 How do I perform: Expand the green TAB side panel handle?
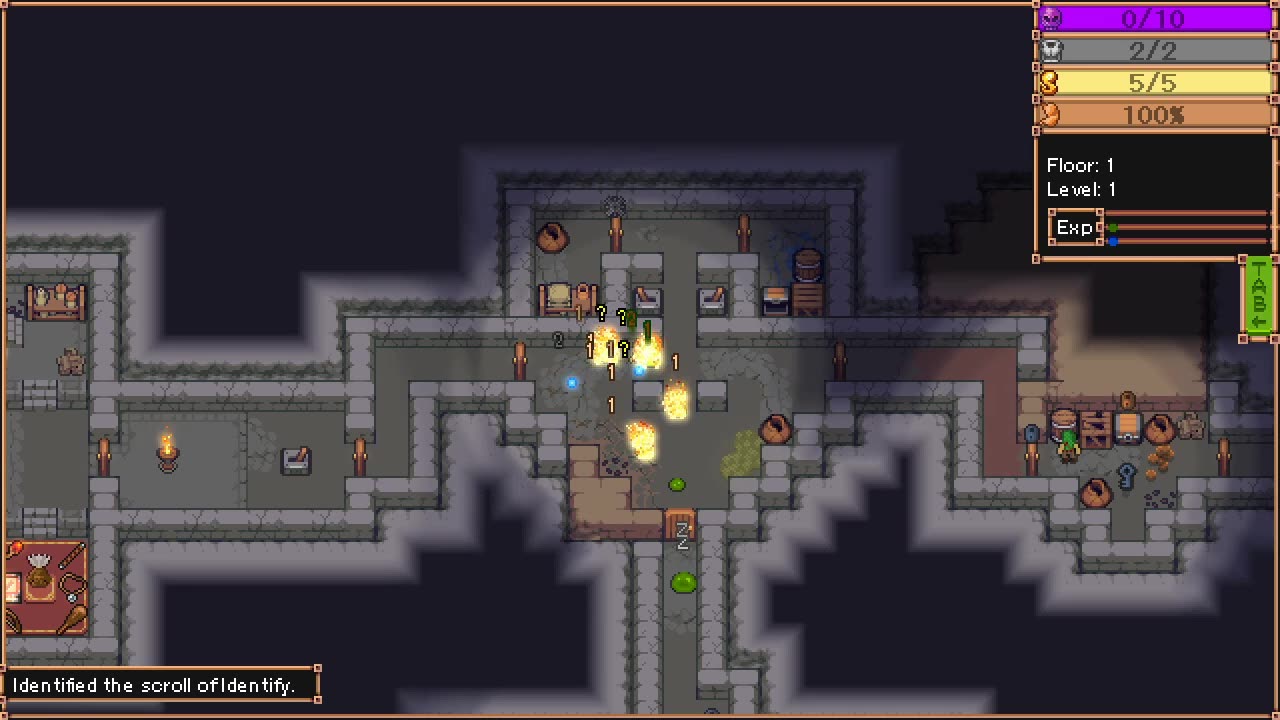[1259, 297]
